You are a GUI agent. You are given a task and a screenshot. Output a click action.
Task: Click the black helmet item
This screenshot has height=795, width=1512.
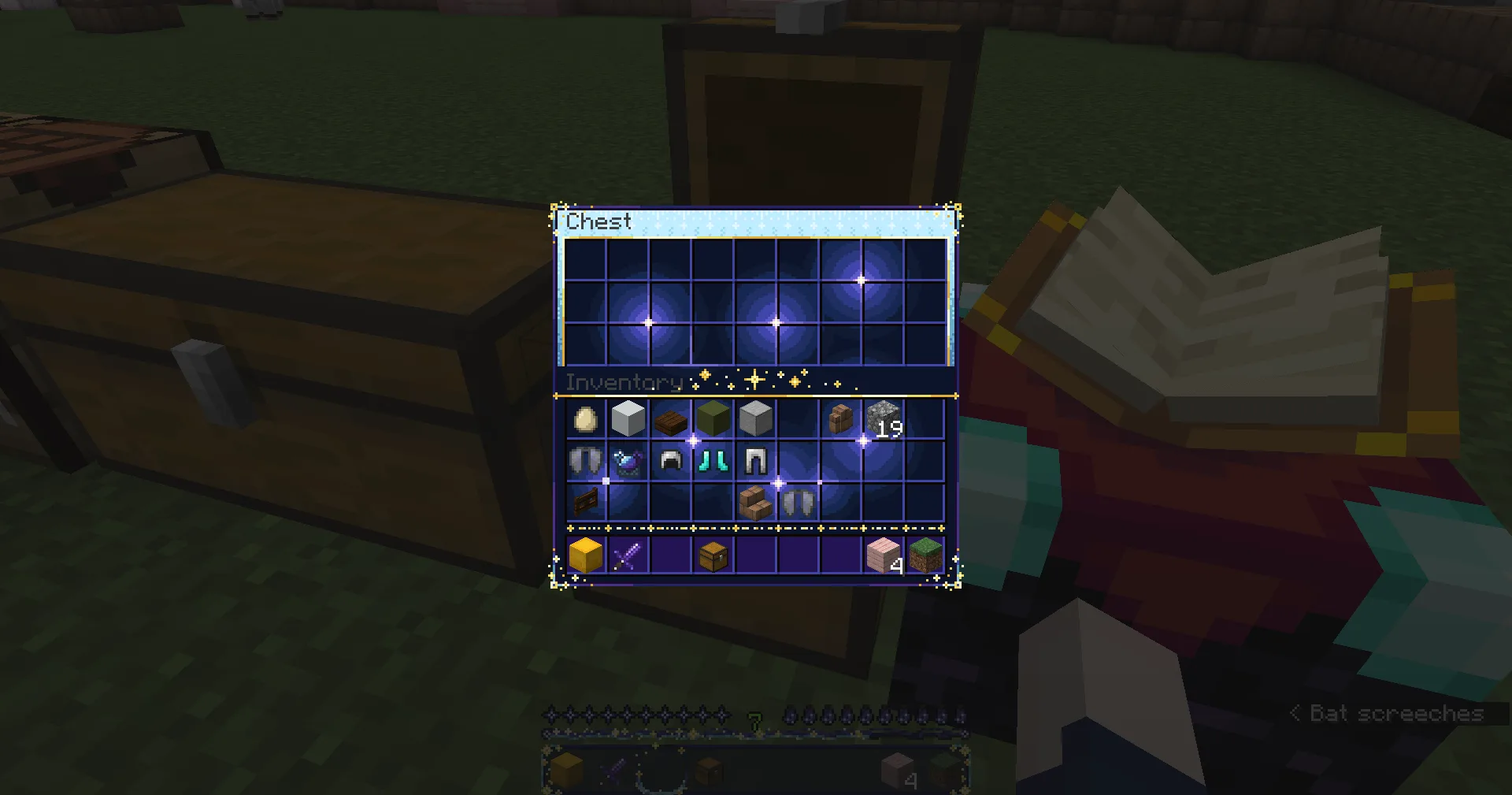[671, 460]
